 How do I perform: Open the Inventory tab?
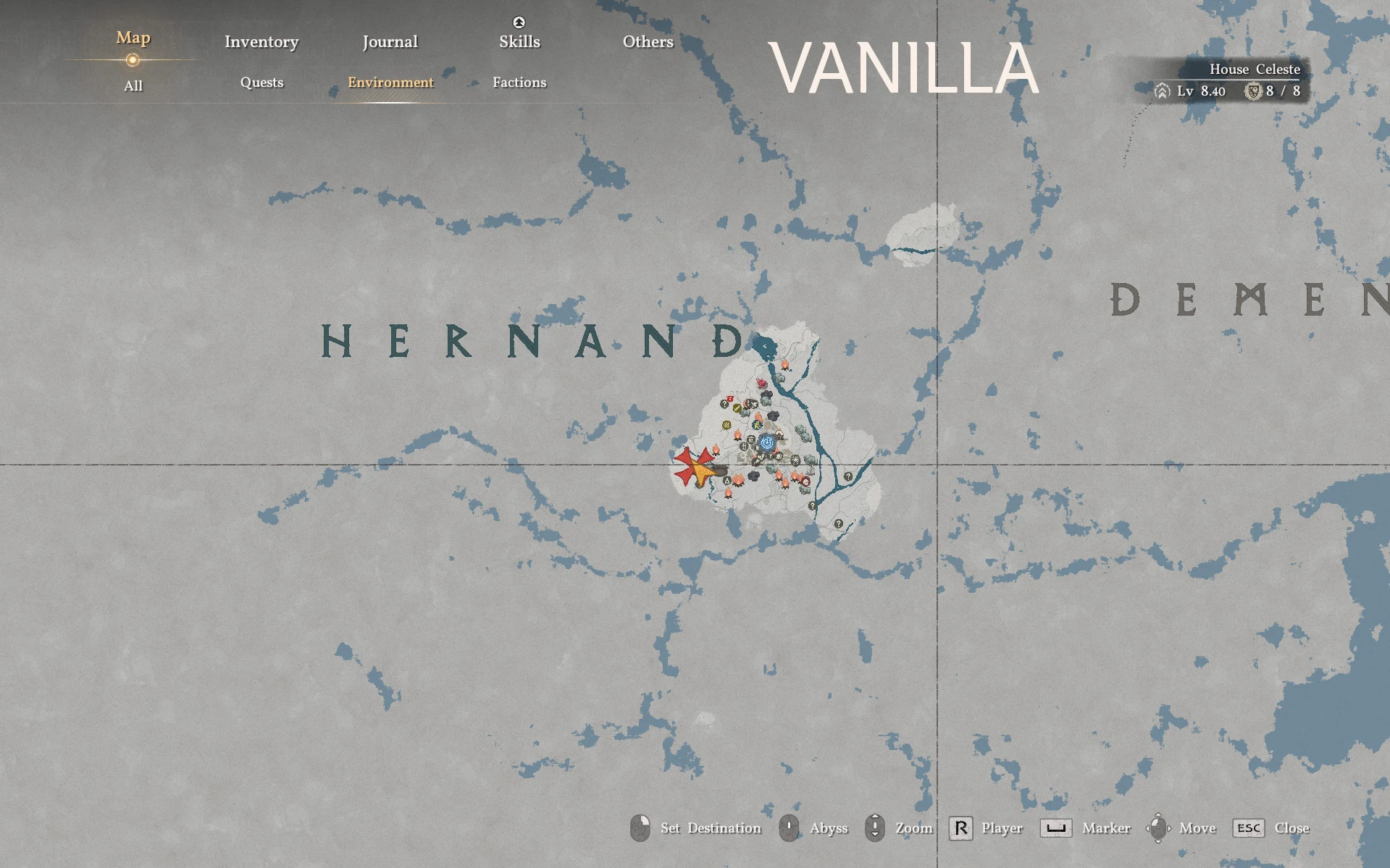pos(261,42)
